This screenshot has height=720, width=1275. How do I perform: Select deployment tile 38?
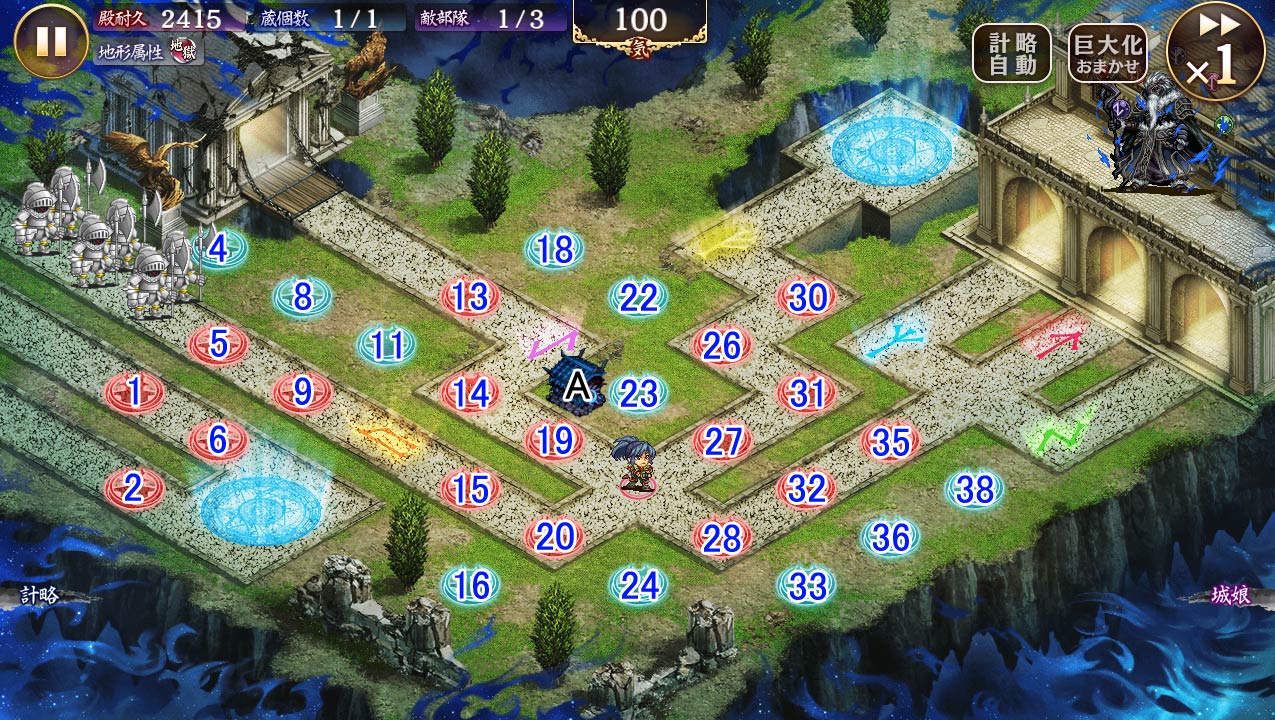(x=974, y=489)
